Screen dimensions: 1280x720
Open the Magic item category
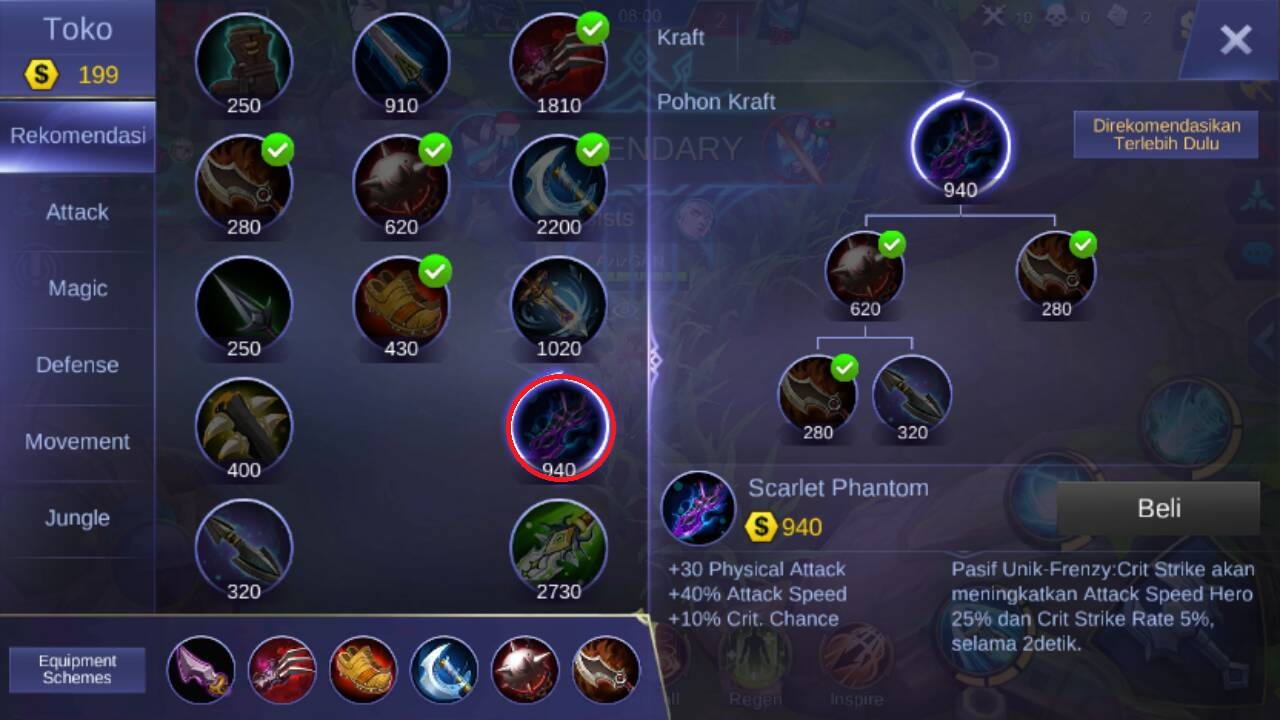[x=77, y=289]
